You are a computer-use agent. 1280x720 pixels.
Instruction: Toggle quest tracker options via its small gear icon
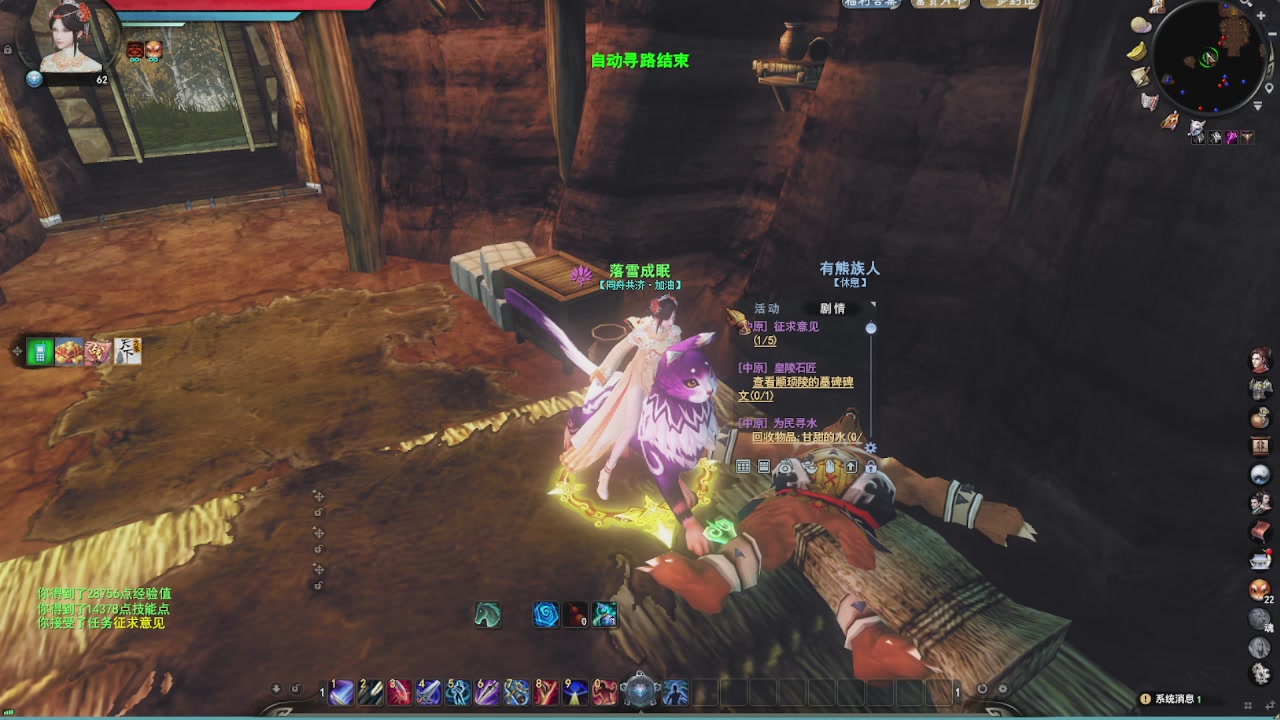point(870,448)
